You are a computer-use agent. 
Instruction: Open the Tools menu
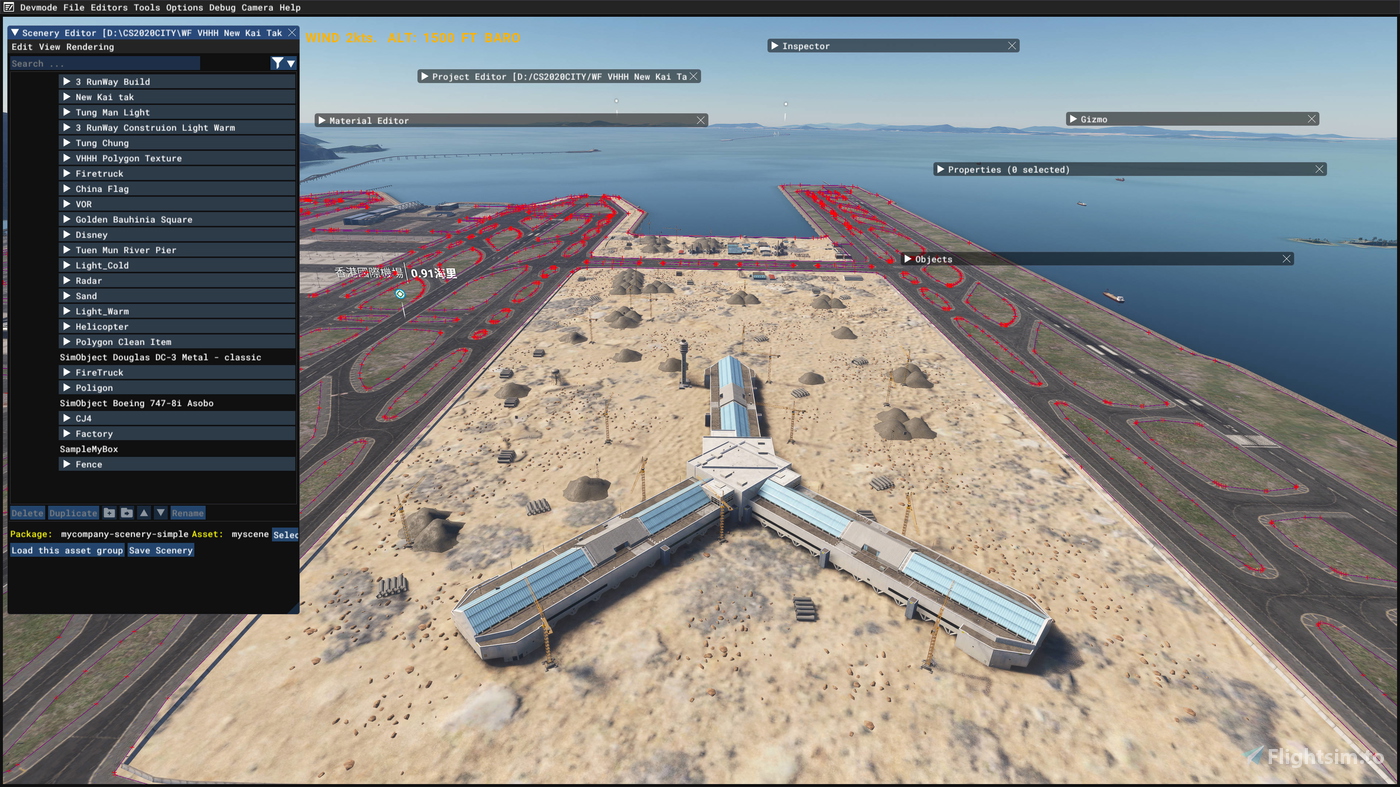[147, 7]
